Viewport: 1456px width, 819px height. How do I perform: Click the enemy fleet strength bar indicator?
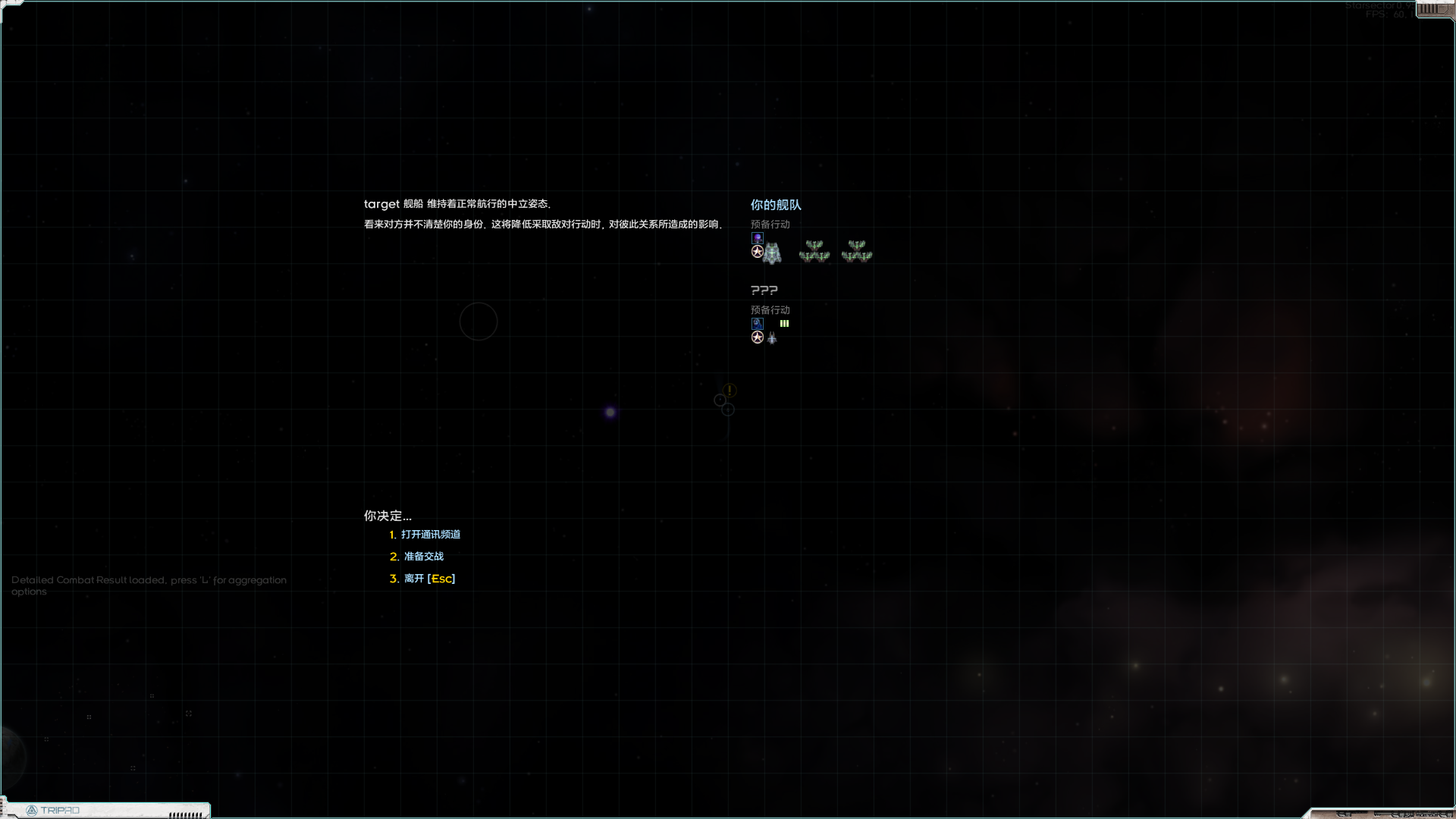(784, 324)
